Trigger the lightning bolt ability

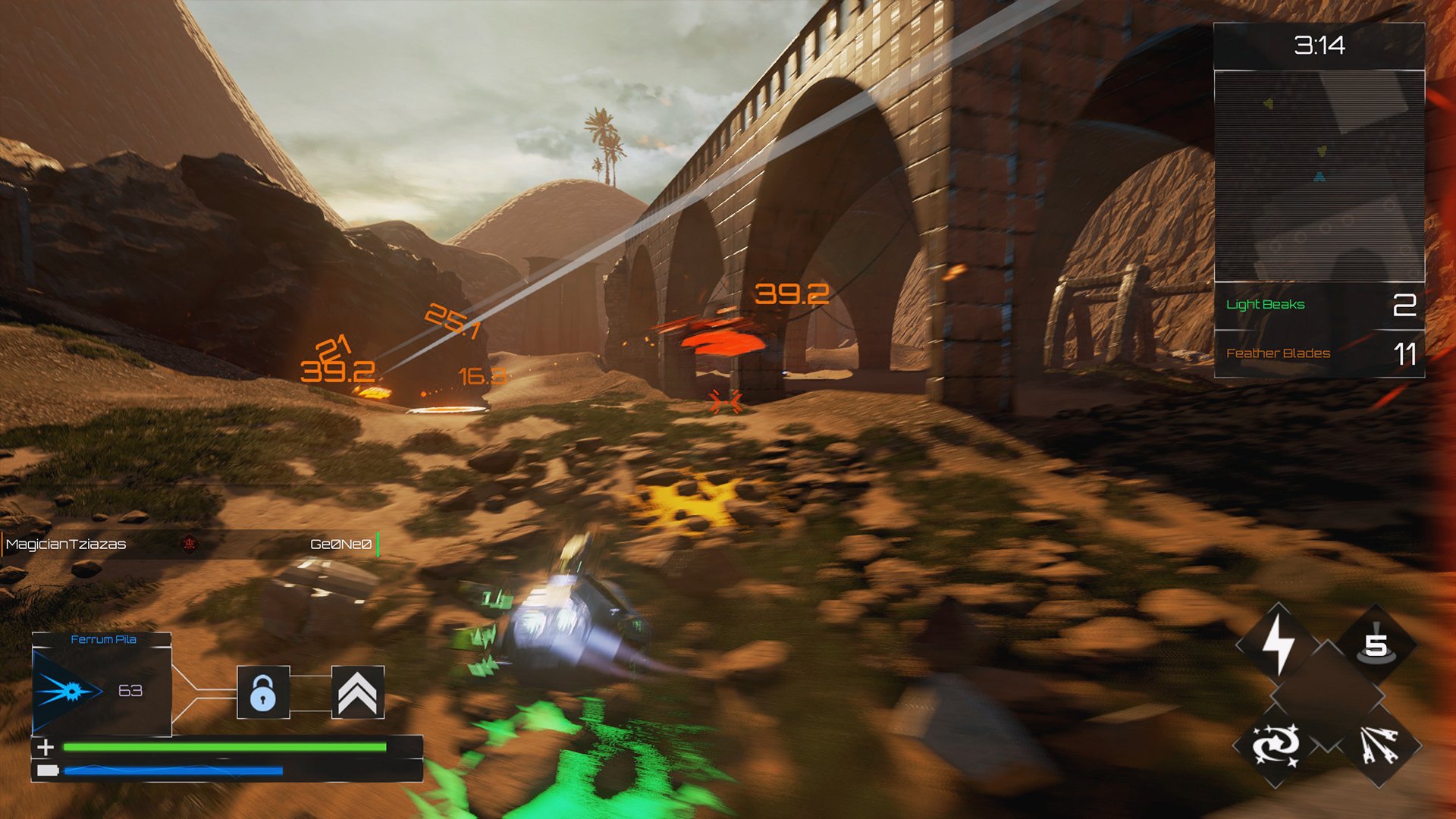point(1278,645)
